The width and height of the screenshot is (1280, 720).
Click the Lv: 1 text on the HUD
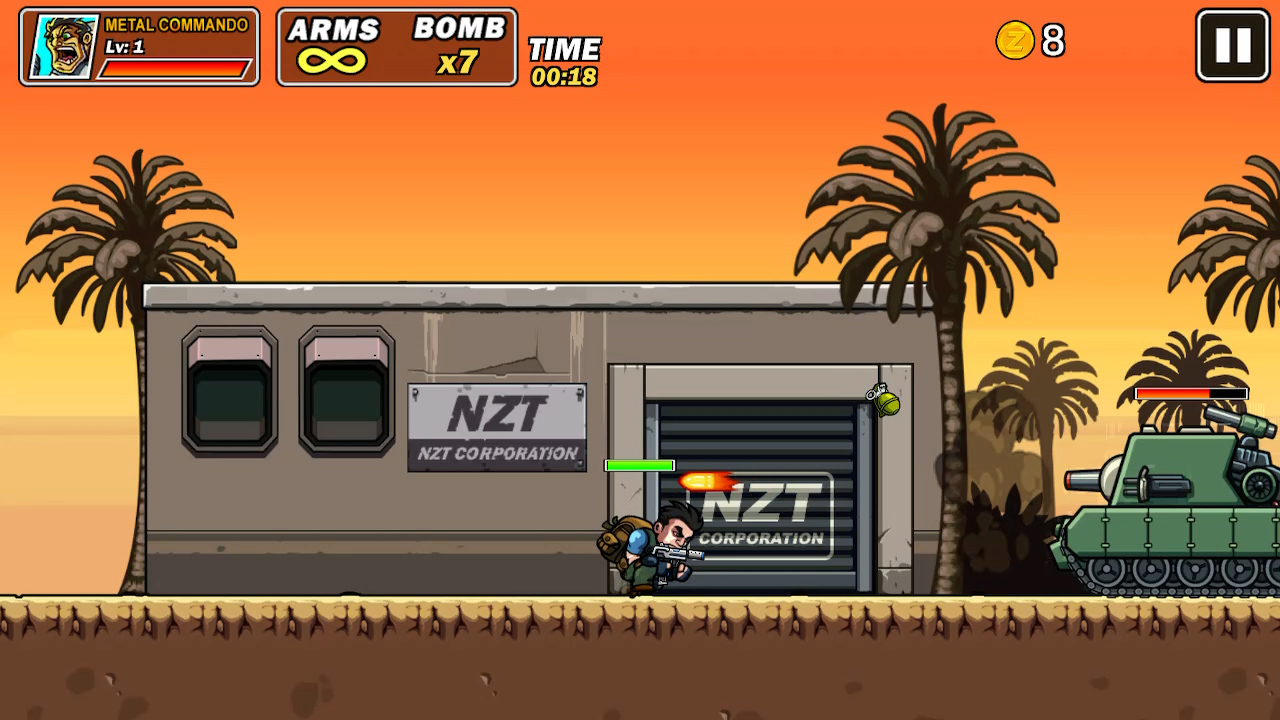125,47
